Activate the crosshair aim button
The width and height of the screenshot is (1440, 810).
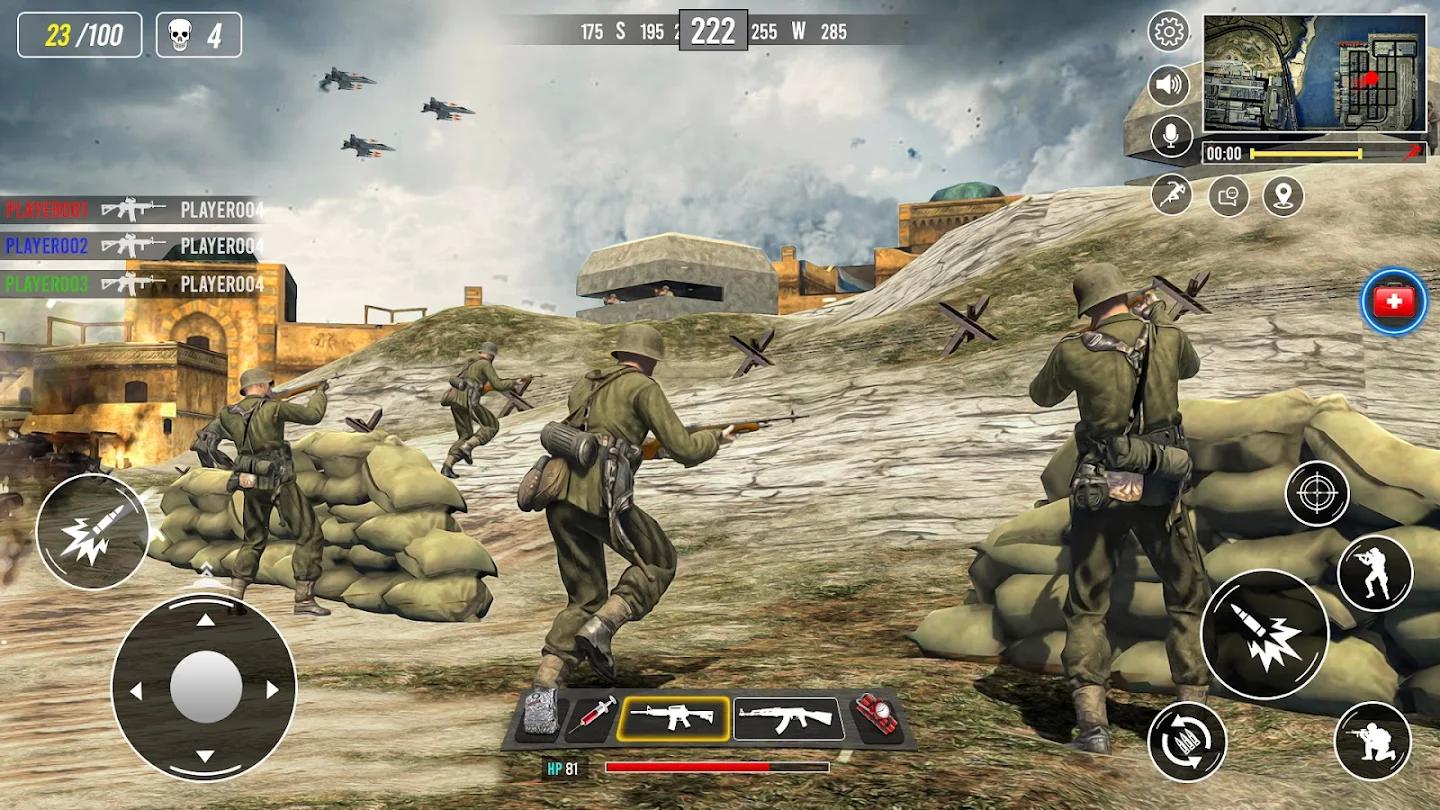point(1317,494)
